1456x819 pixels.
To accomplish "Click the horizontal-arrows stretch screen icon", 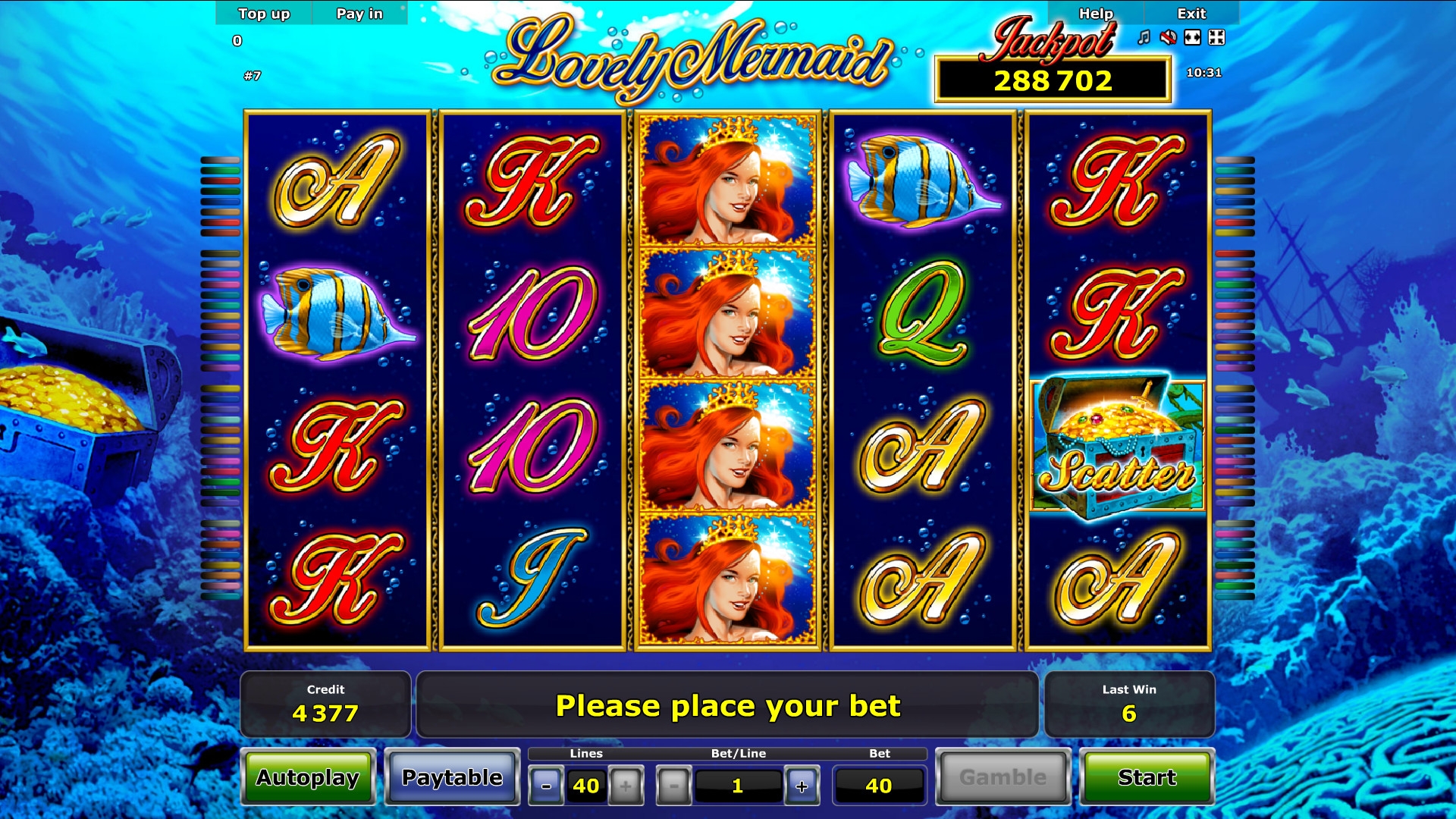I will 1192,37.
